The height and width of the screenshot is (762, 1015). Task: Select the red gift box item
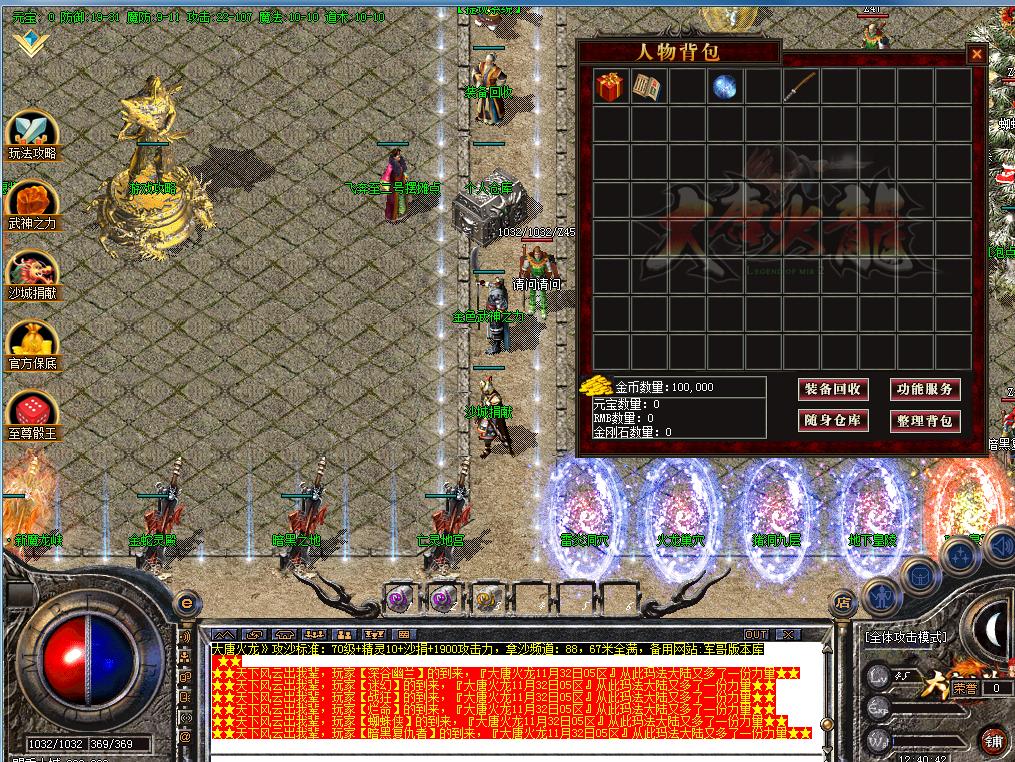tap(611, 87)
